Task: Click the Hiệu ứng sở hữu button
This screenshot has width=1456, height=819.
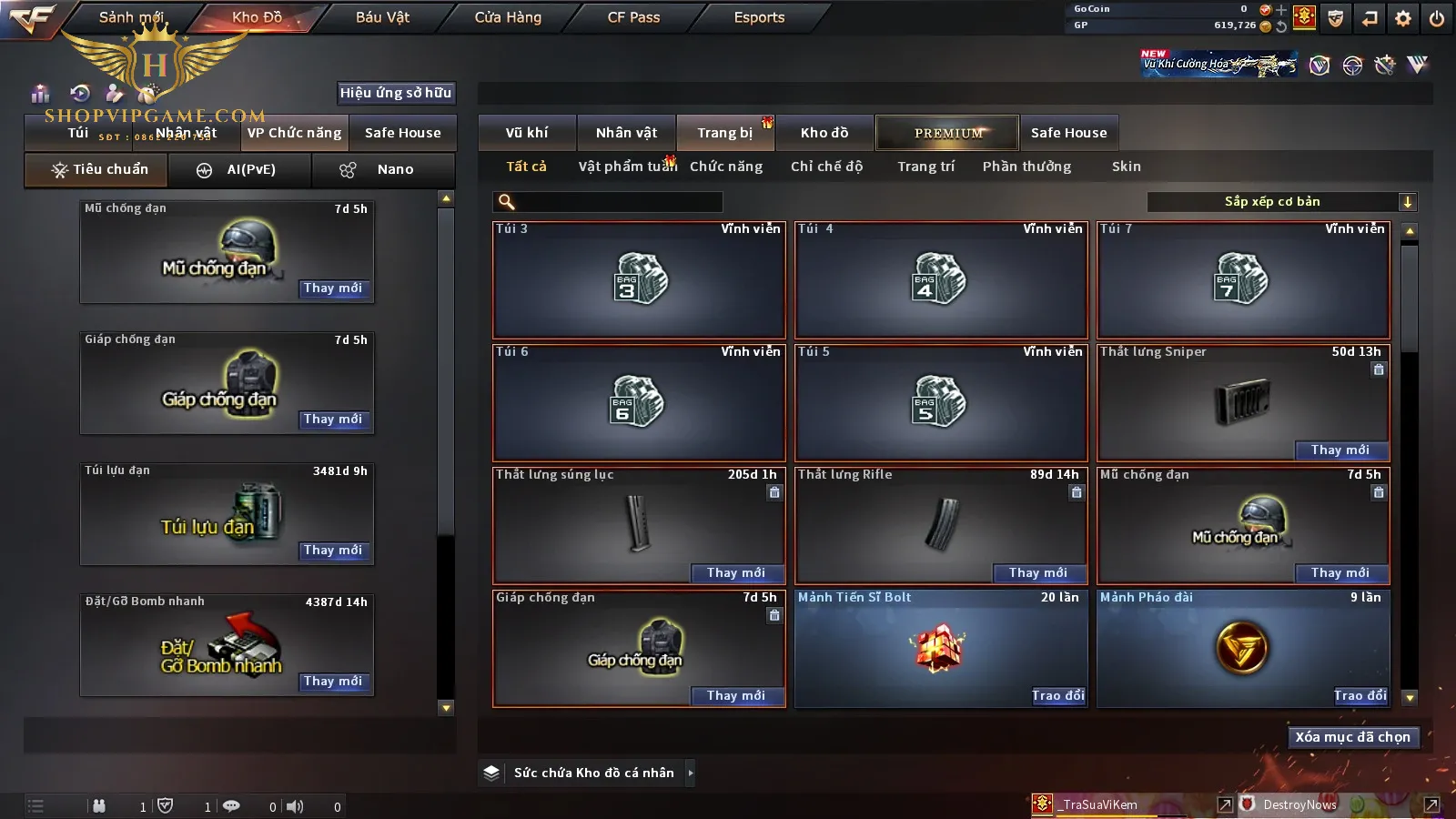Action: tap(396, 93)
